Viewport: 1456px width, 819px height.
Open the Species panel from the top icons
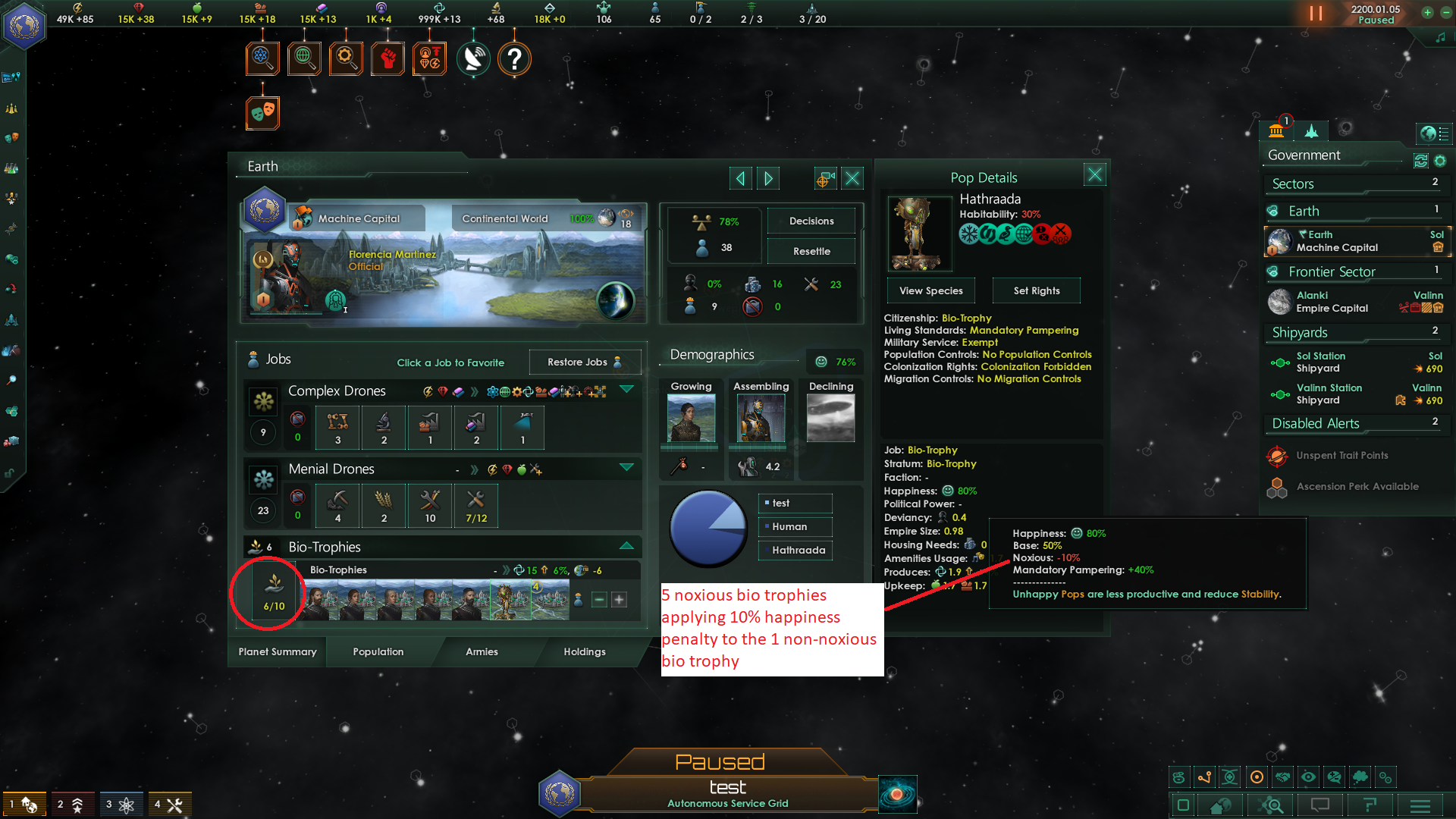coord(429,58)
